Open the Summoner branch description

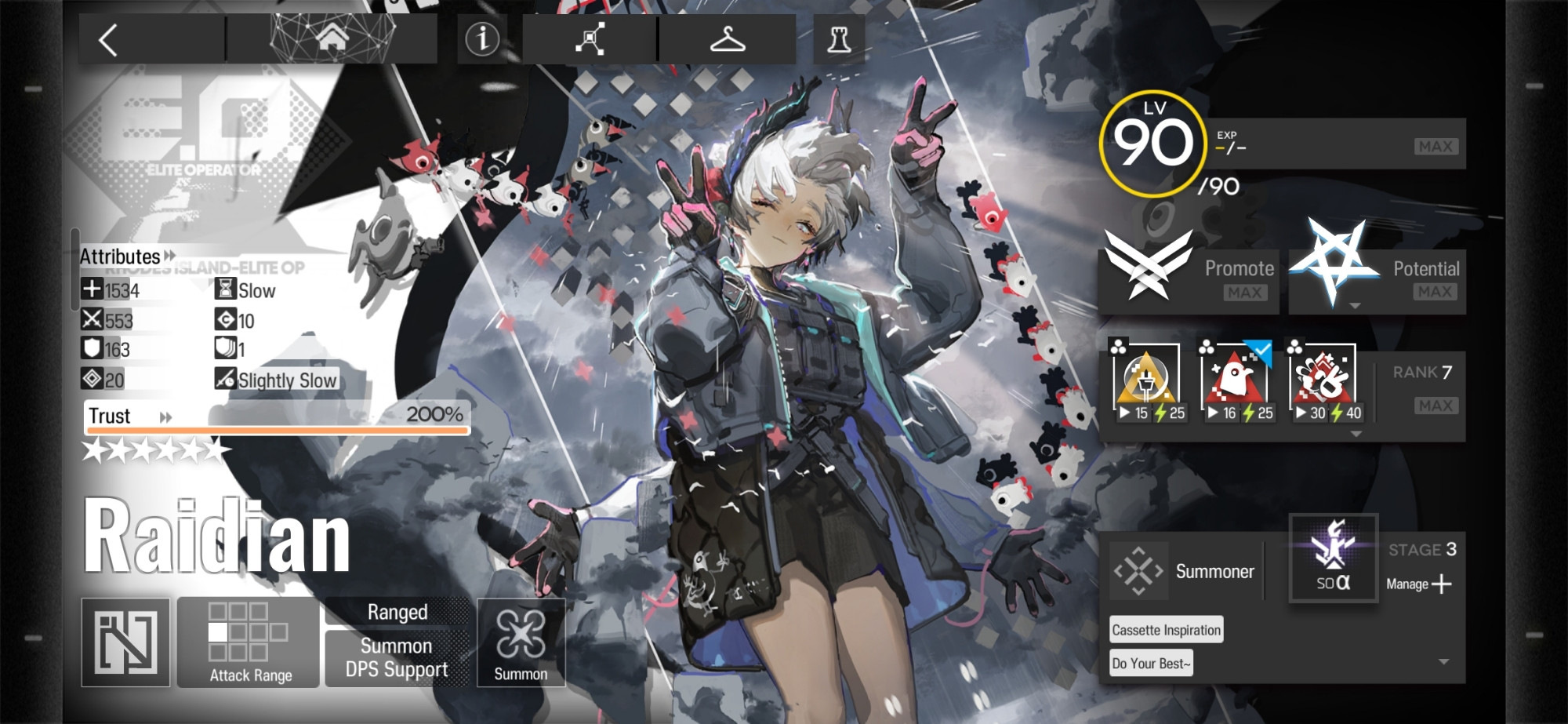click(1185, 572)
